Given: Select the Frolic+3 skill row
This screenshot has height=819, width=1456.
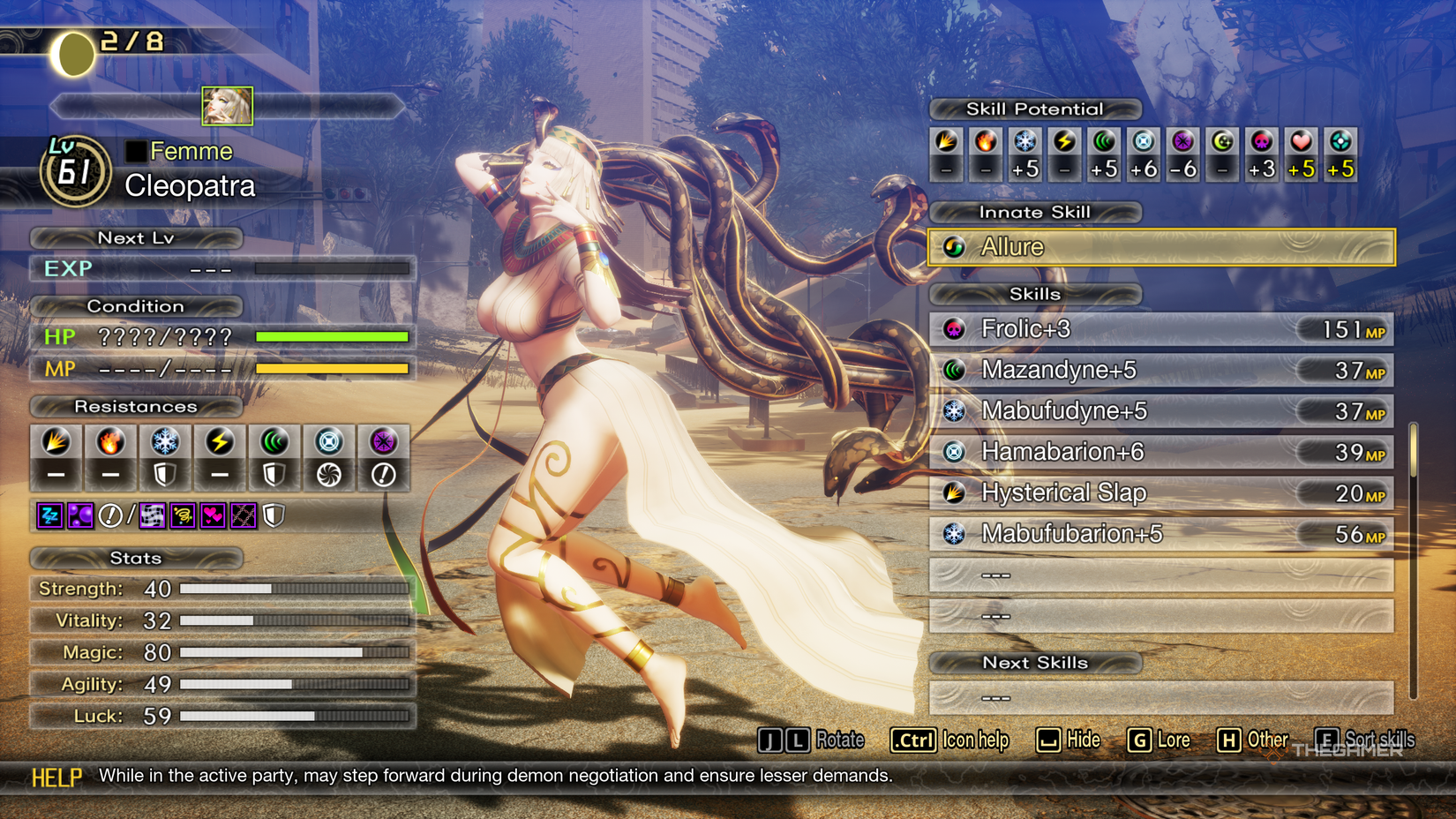Looking at the screenshot, I should coord(1161,329).
